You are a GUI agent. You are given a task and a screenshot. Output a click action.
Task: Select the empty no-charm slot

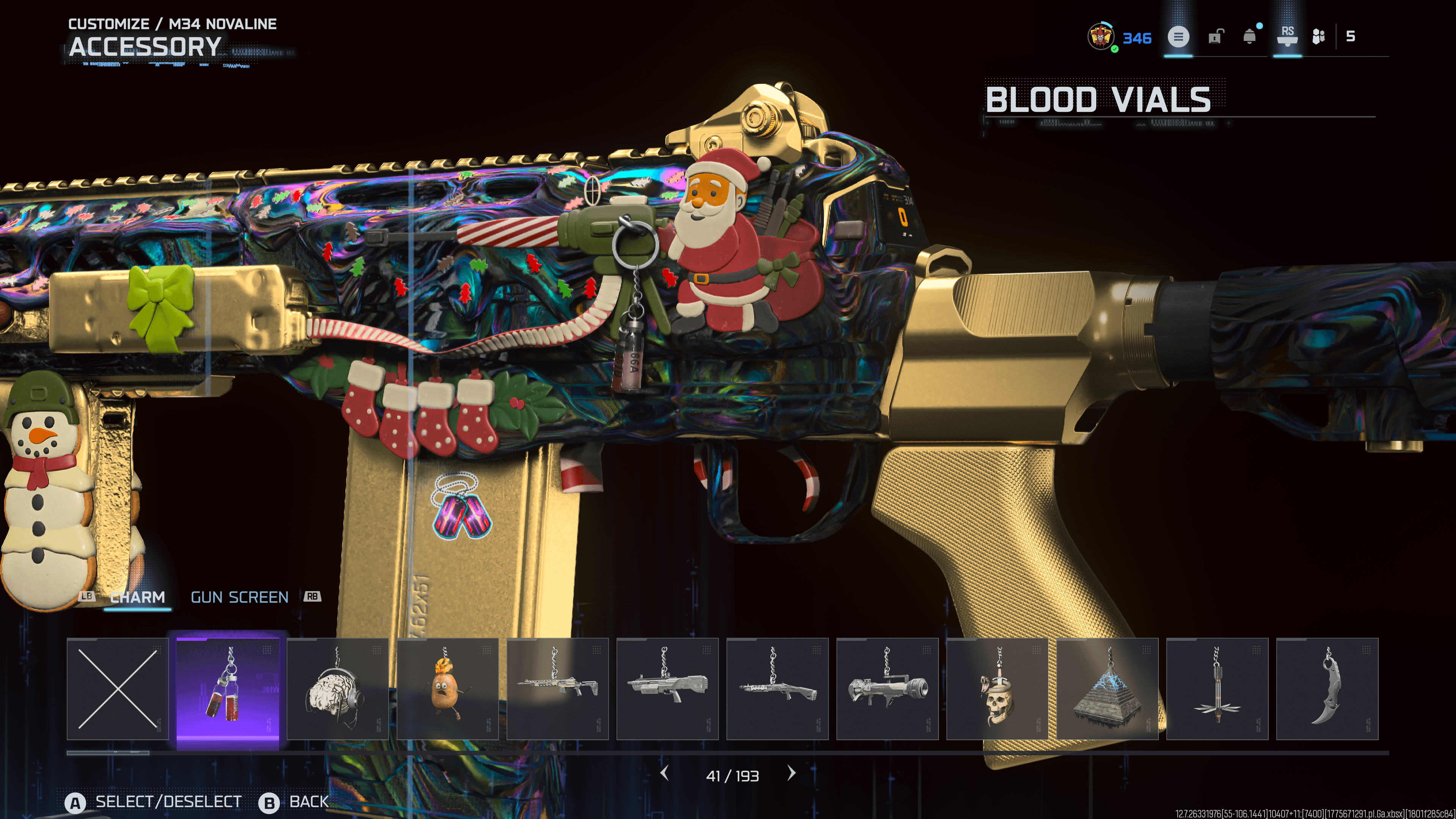click(x=118, y=689)
